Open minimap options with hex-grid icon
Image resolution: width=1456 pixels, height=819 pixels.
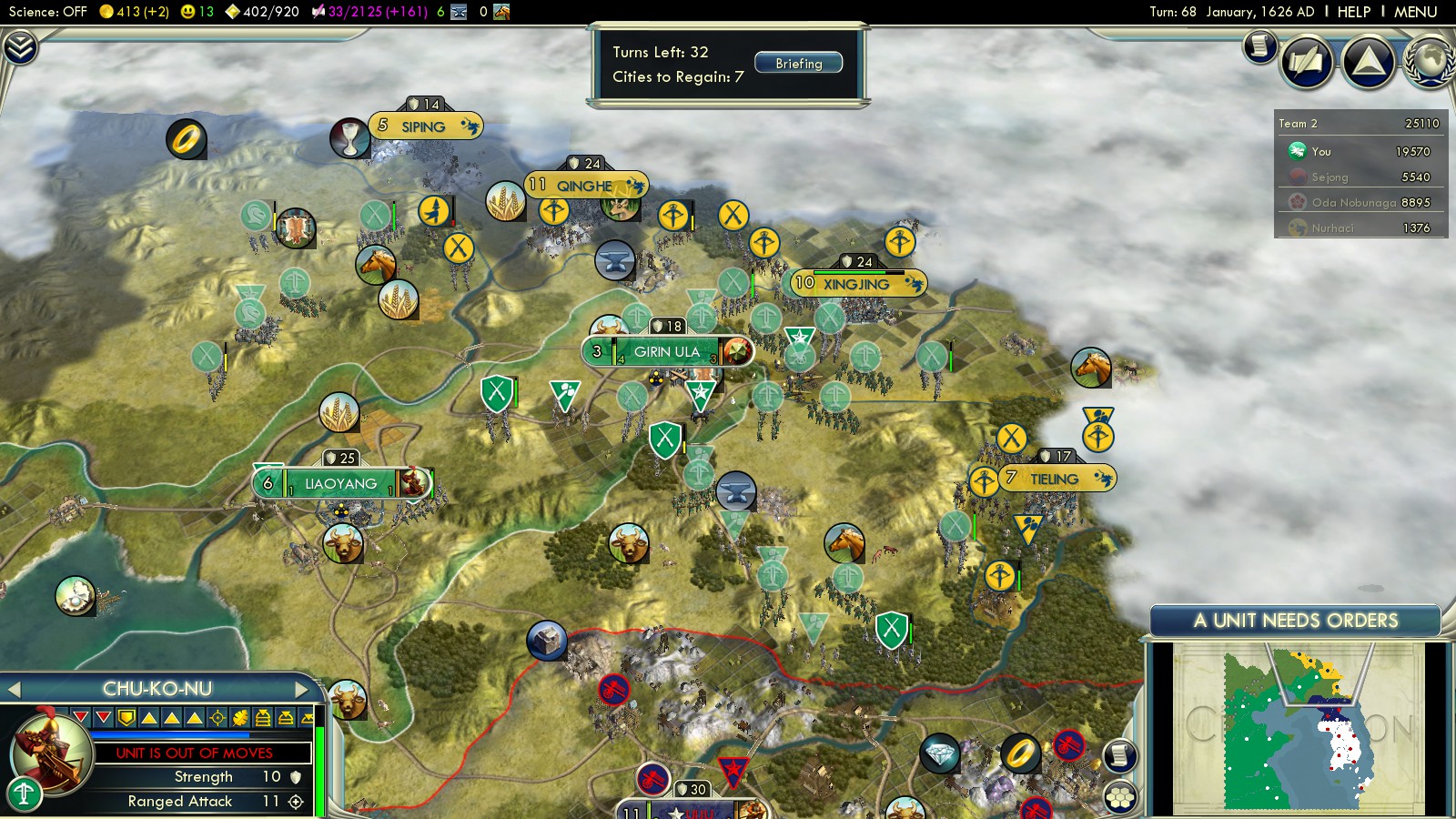(x=1120, y=797)
